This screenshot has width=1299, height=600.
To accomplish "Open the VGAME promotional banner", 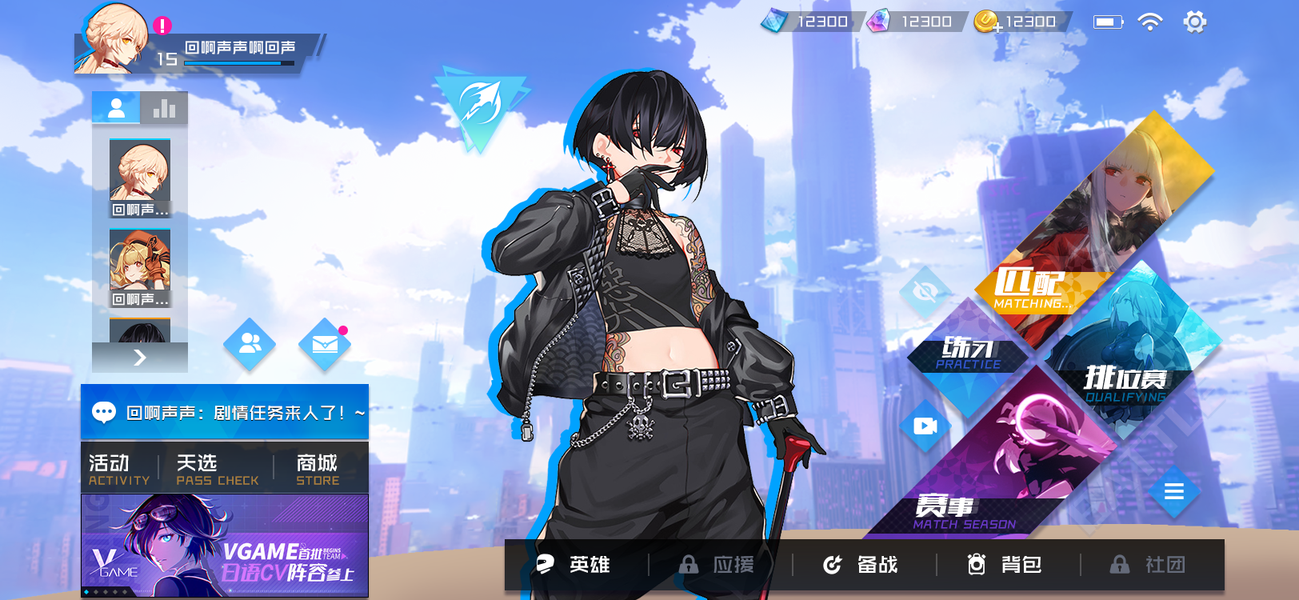I will 224,545.
